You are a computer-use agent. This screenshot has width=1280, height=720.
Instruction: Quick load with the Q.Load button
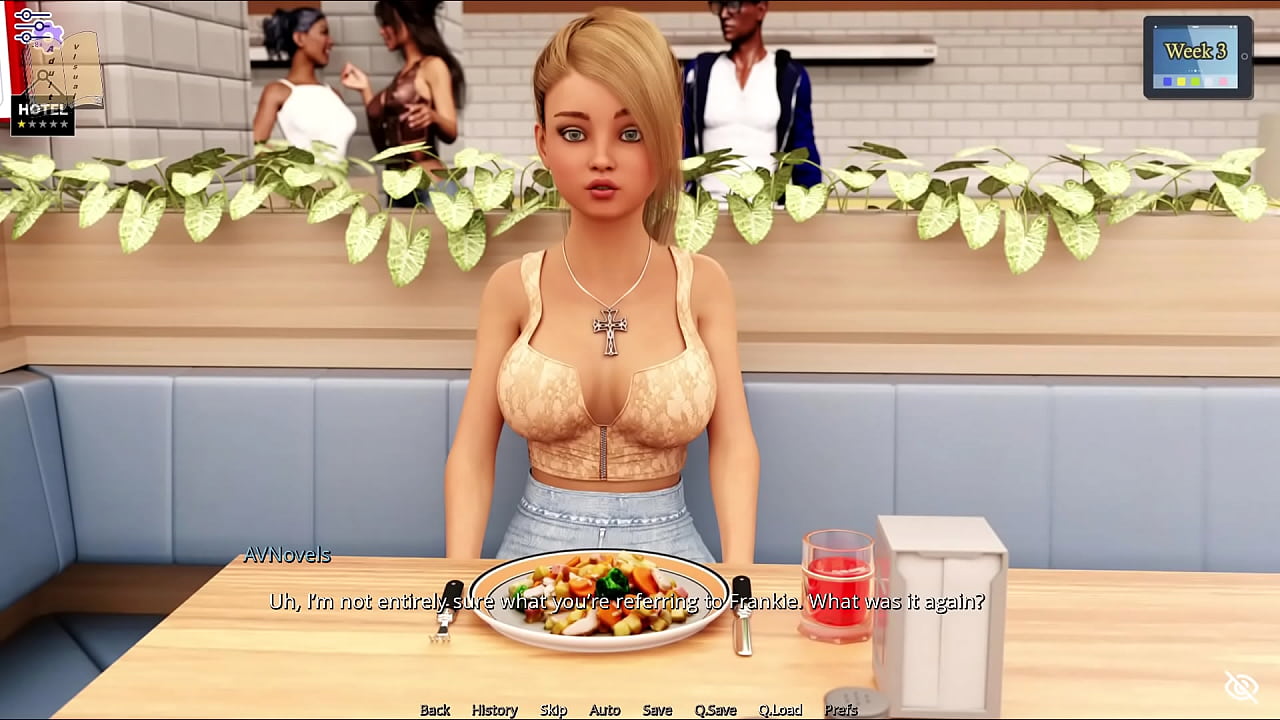780,710
